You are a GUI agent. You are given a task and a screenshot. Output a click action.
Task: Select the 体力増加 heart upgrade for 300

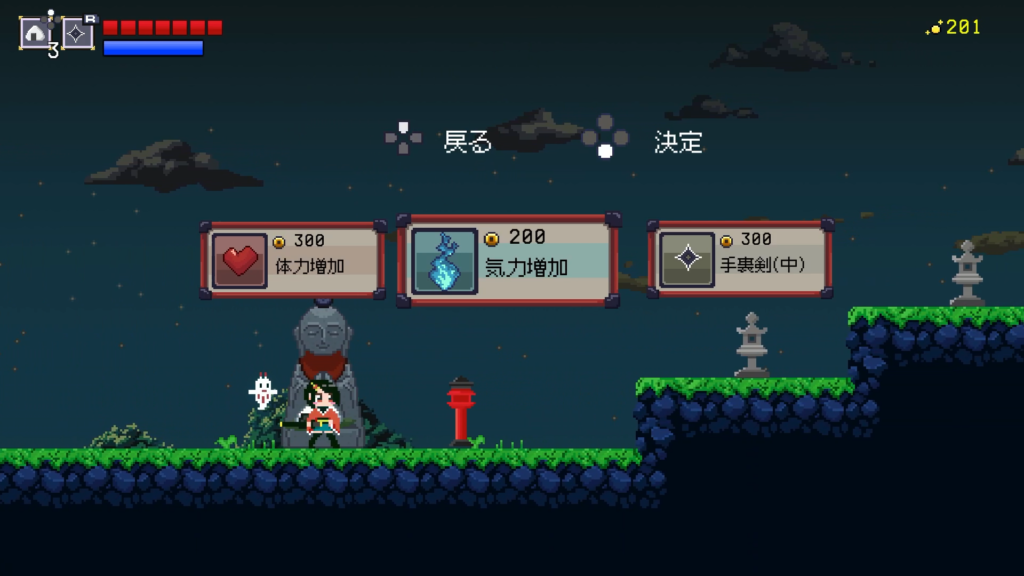tap(293, 260)
